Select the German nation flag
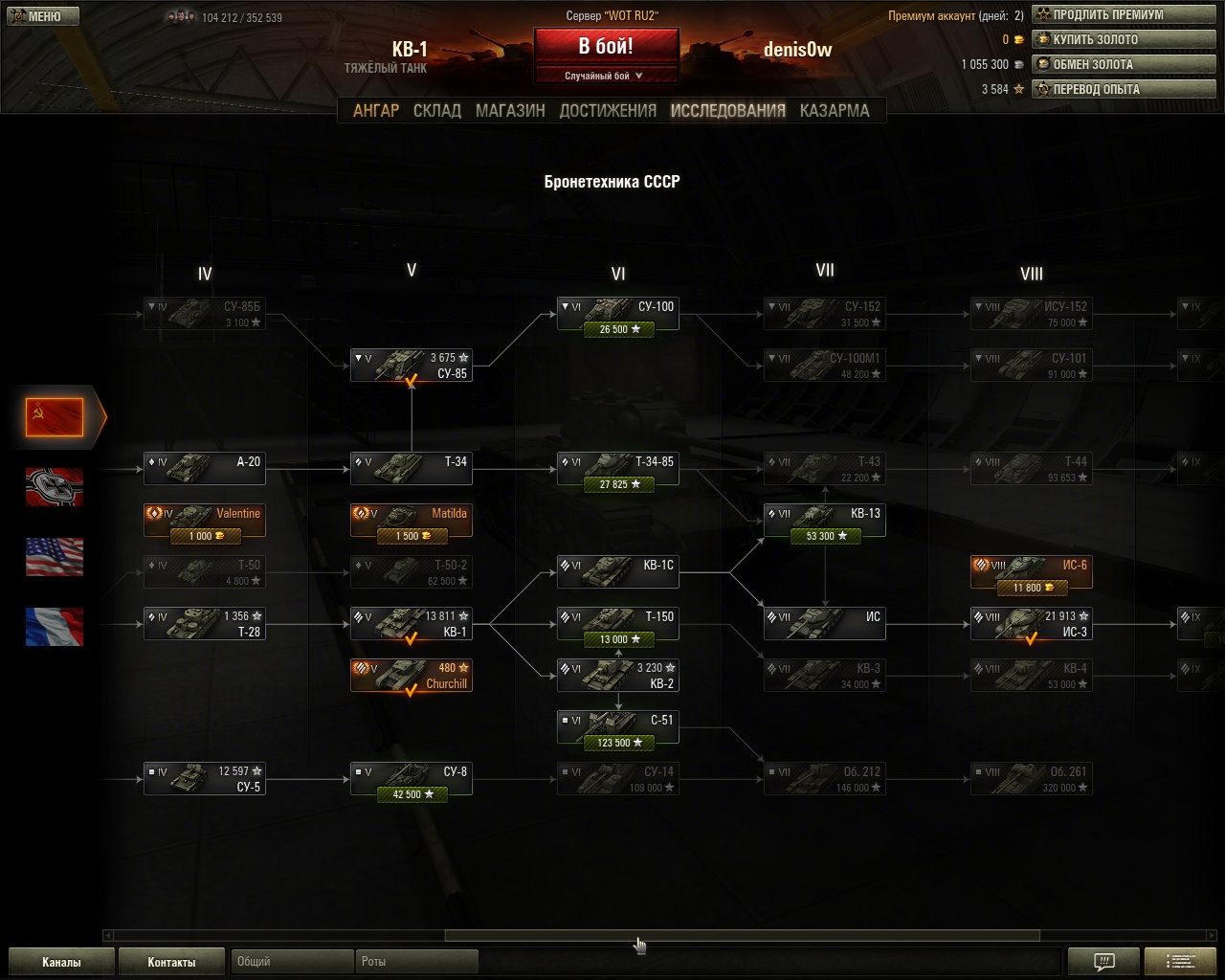This screenshot has height=980, width=1225. tap(55, 486)
